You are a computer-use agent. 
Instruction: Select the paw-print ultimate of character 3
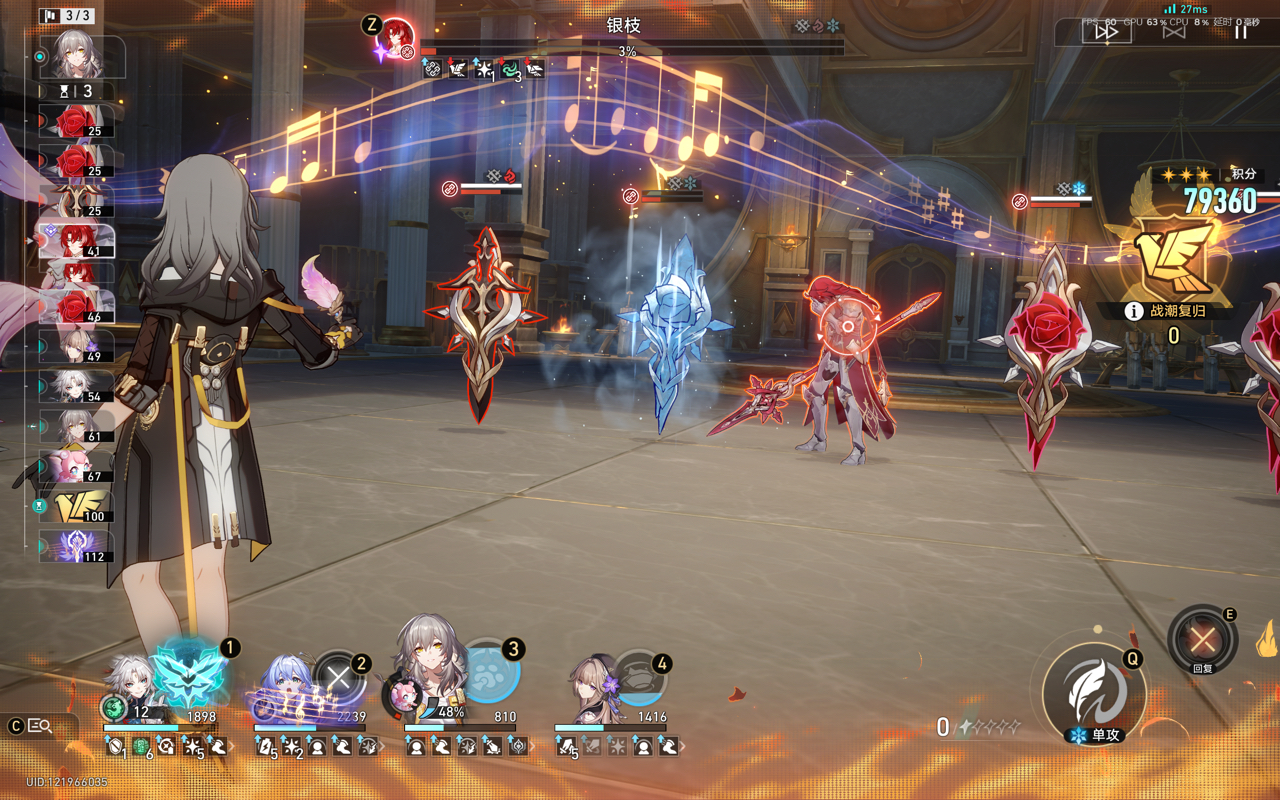[x=490, y=672]
